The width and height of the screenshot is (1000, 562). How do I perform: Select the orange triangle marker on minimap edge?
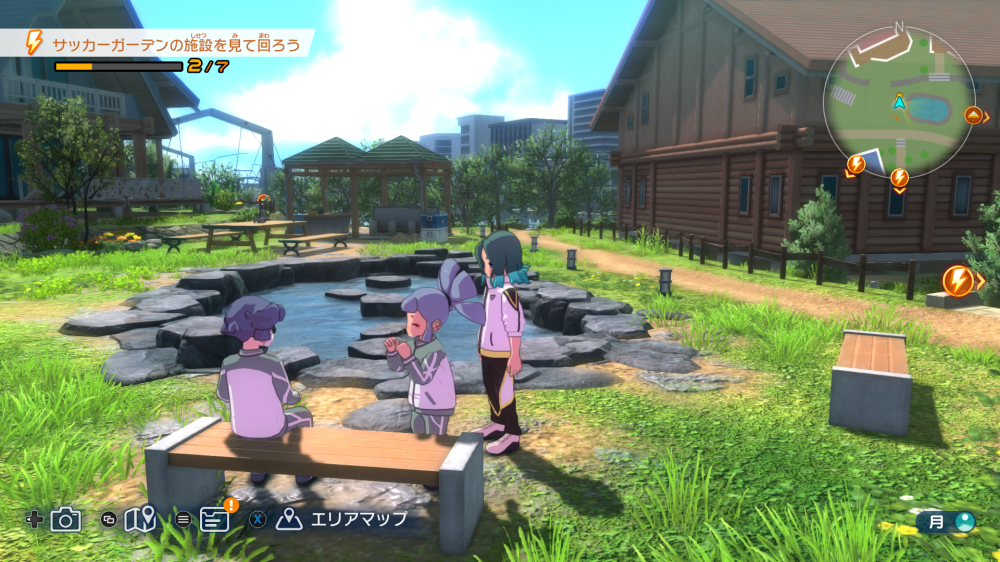(972, 115)
